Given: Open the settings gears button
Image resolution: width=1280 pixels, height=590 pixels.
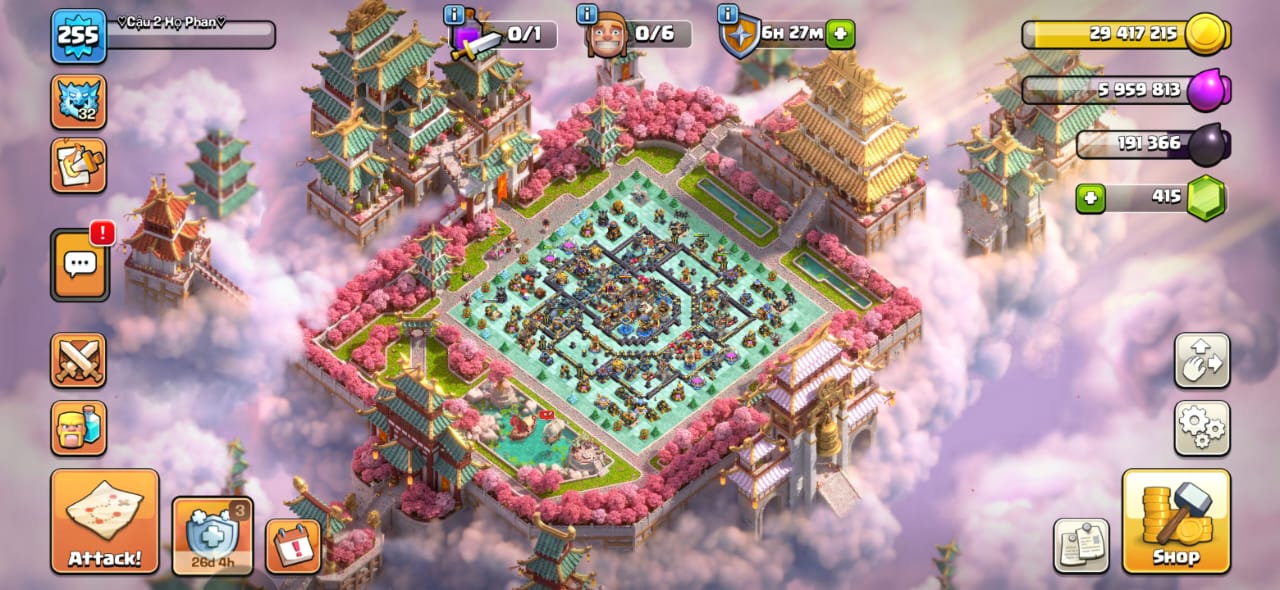Looking at the screenshot, I should (x=1201, y=428).
